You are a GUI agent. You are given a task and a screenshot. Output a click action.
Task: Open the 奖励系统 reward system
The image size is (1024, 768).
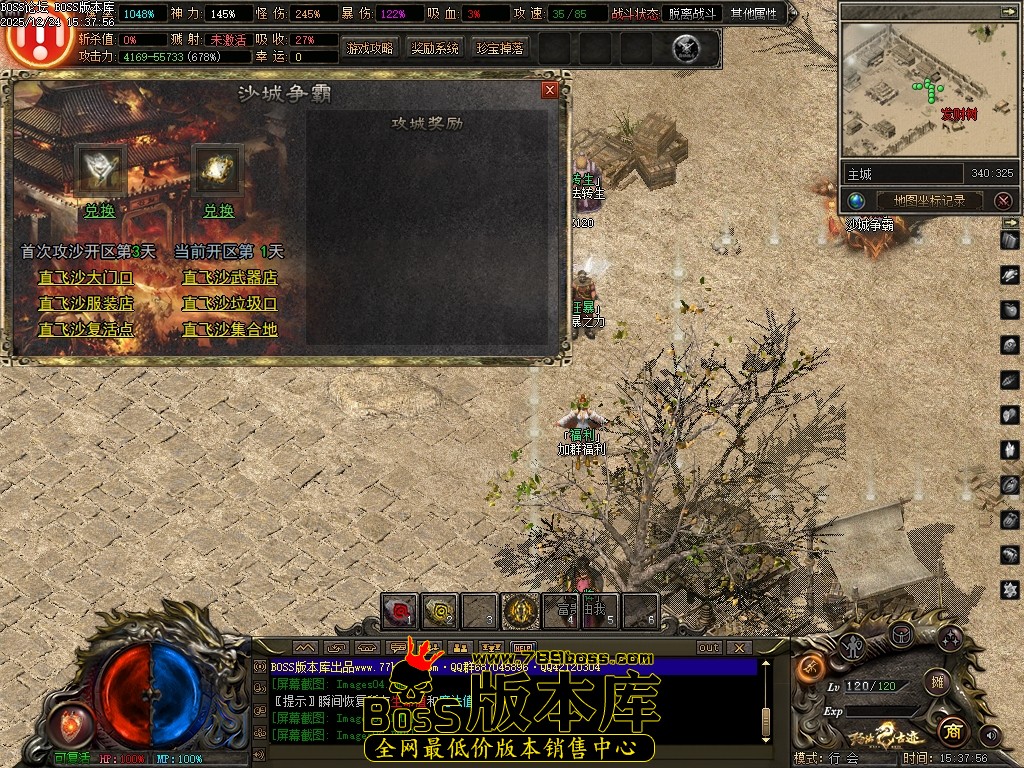pyautogui.click(x=435, y=48)
